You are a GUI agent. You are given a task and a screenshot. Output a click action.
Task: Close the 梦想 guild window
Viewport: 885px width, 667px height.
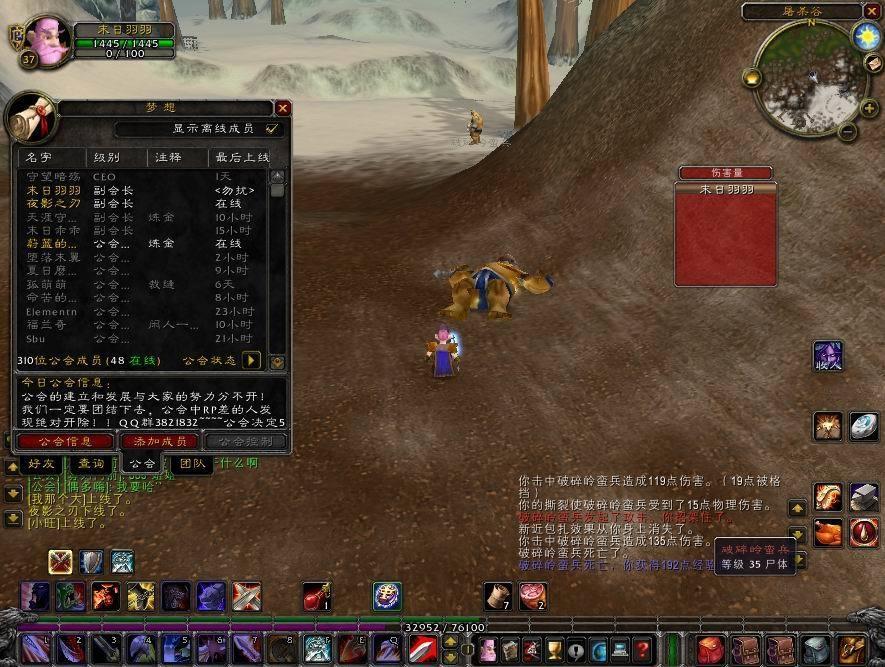click(x=283, y=108)
